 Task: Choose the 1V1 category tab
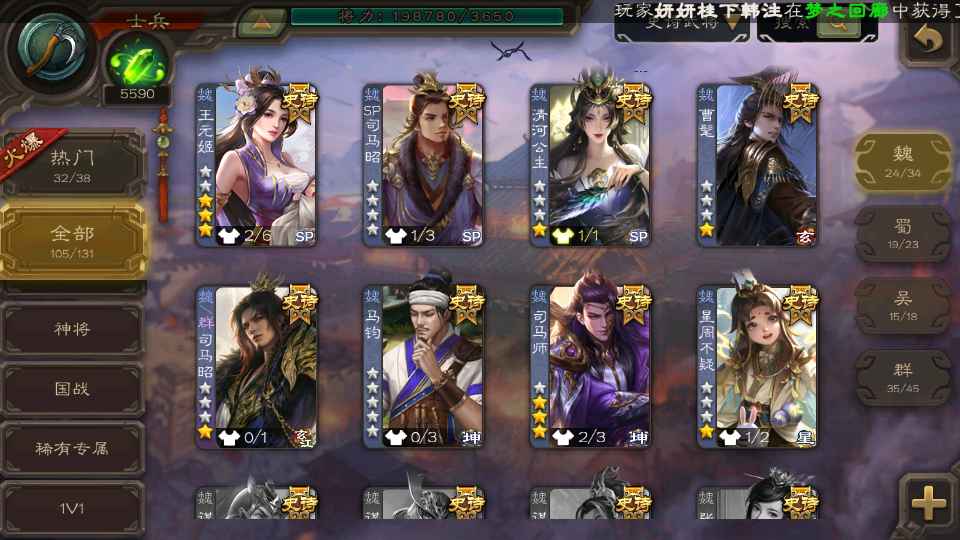72,508
